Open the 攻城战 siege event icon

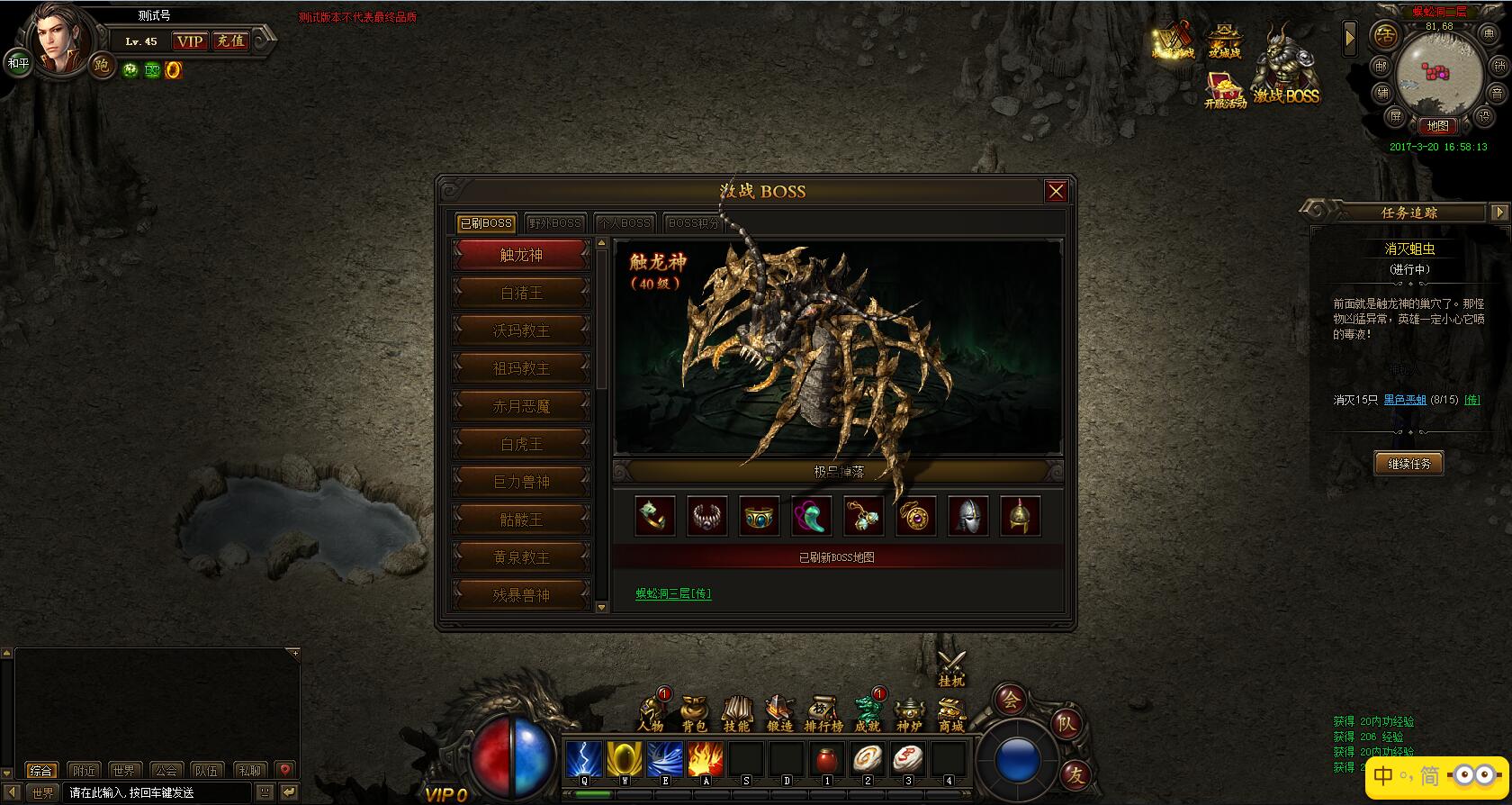click(x=1224, y=41)
